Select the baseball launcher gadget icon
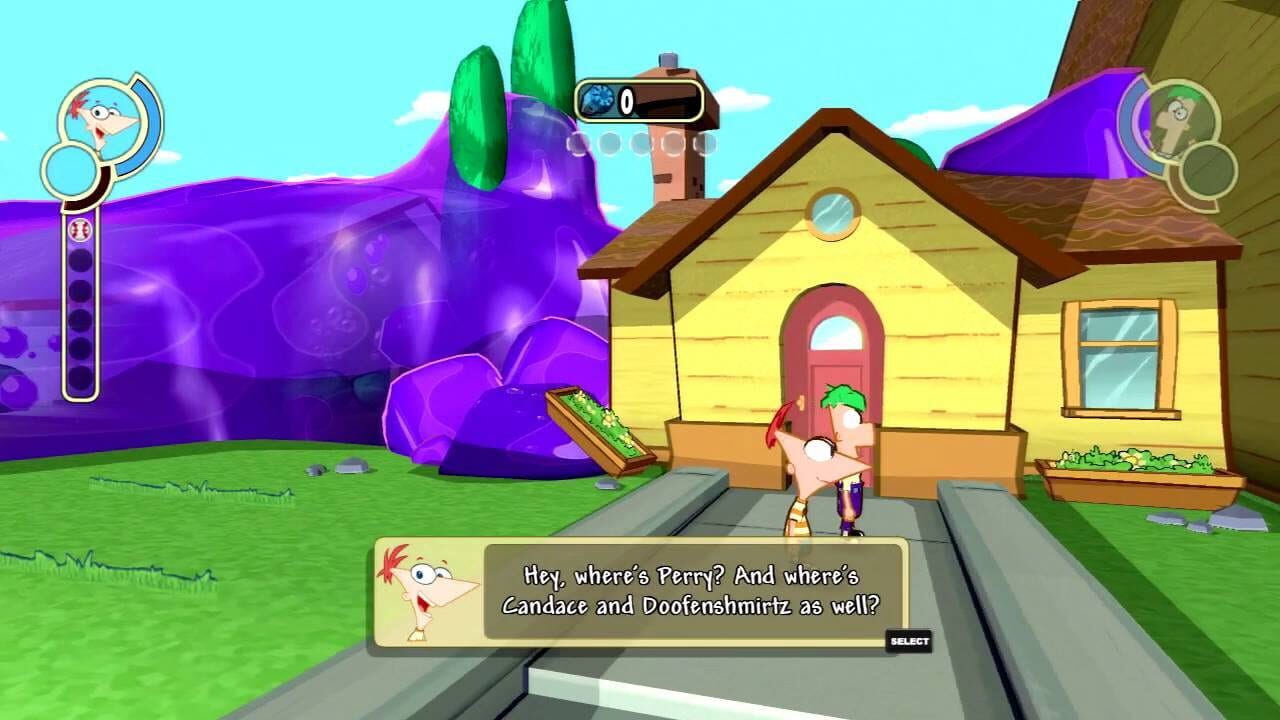1280x720 pixels. (x=79, y=230)
